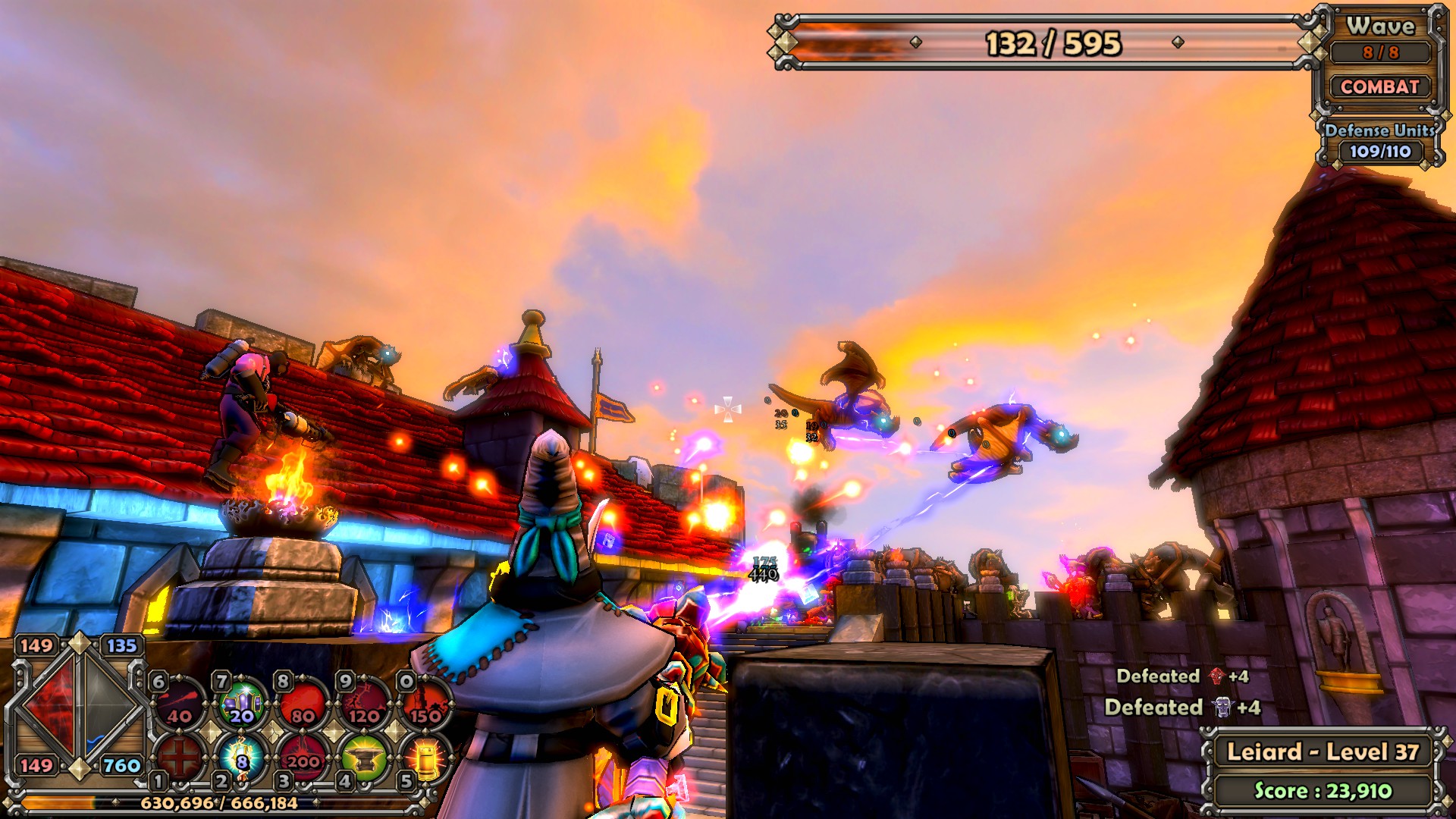The image size is (1456, 819).
Task: Choose the slot 8 tower costing 80
Action: 303,703
